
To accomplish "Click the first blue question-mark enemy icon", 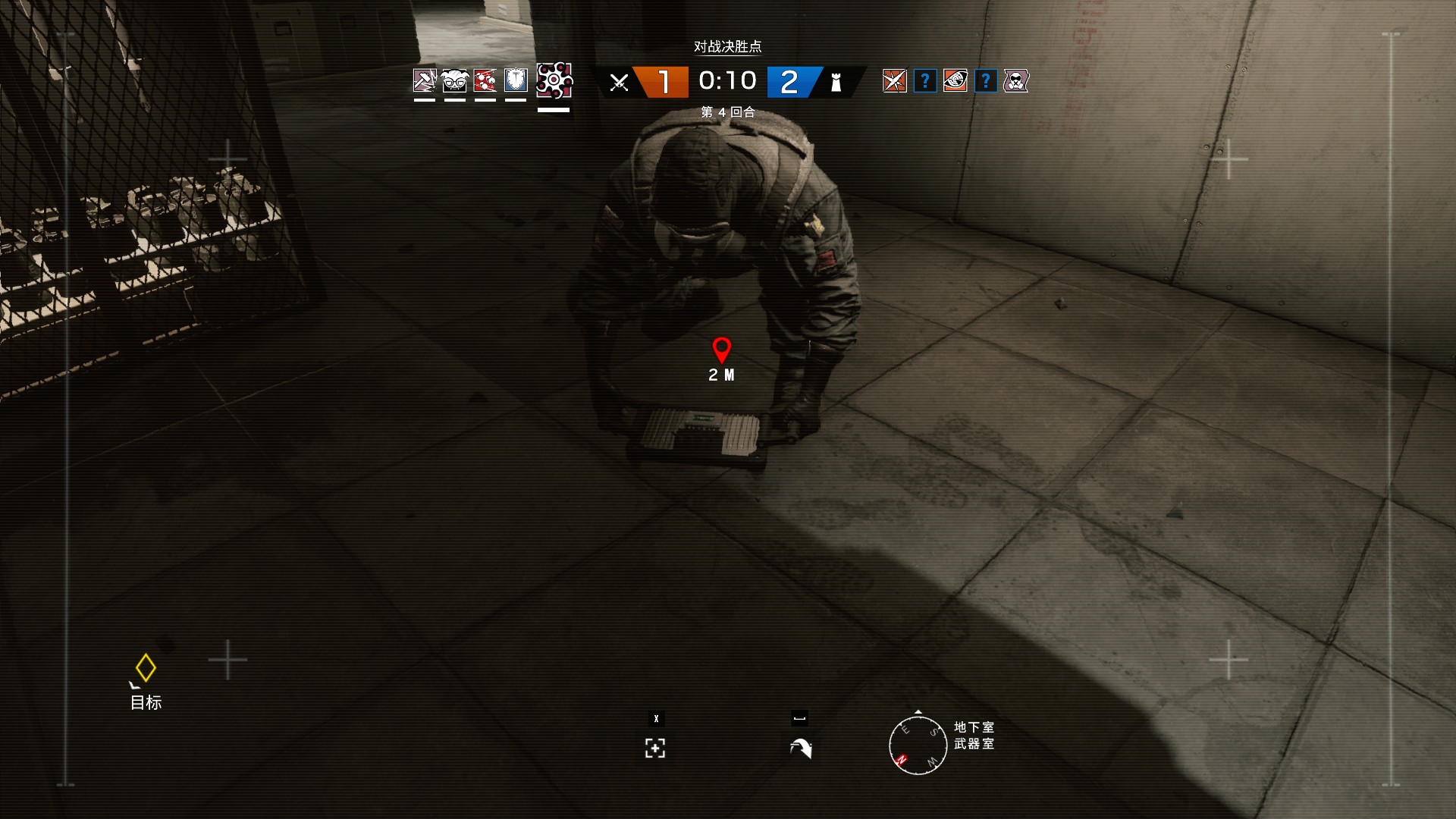I will 924,80.
